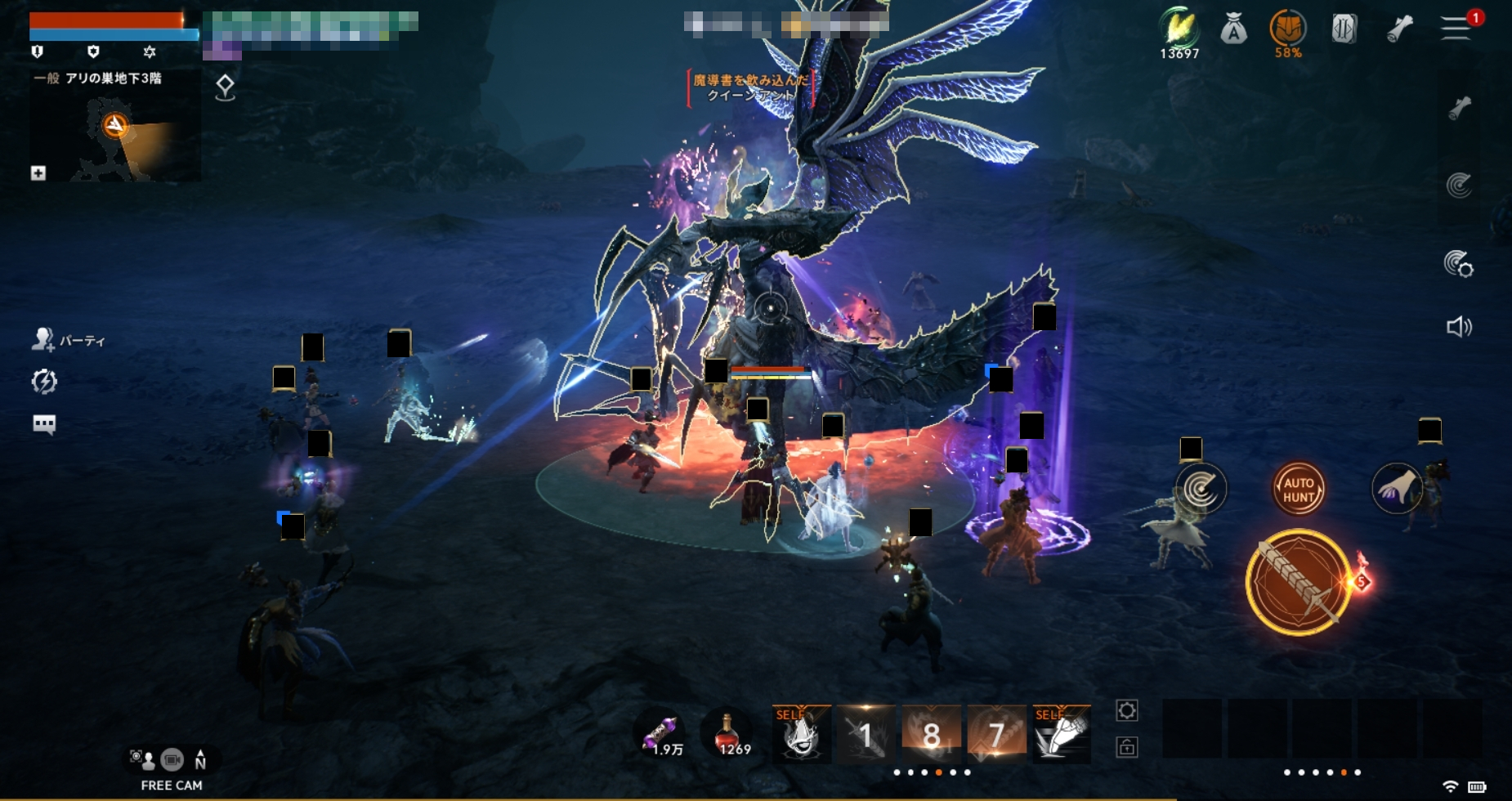
Task: Activate the skill slot on cooldown 1
Action: pos(866,734)
